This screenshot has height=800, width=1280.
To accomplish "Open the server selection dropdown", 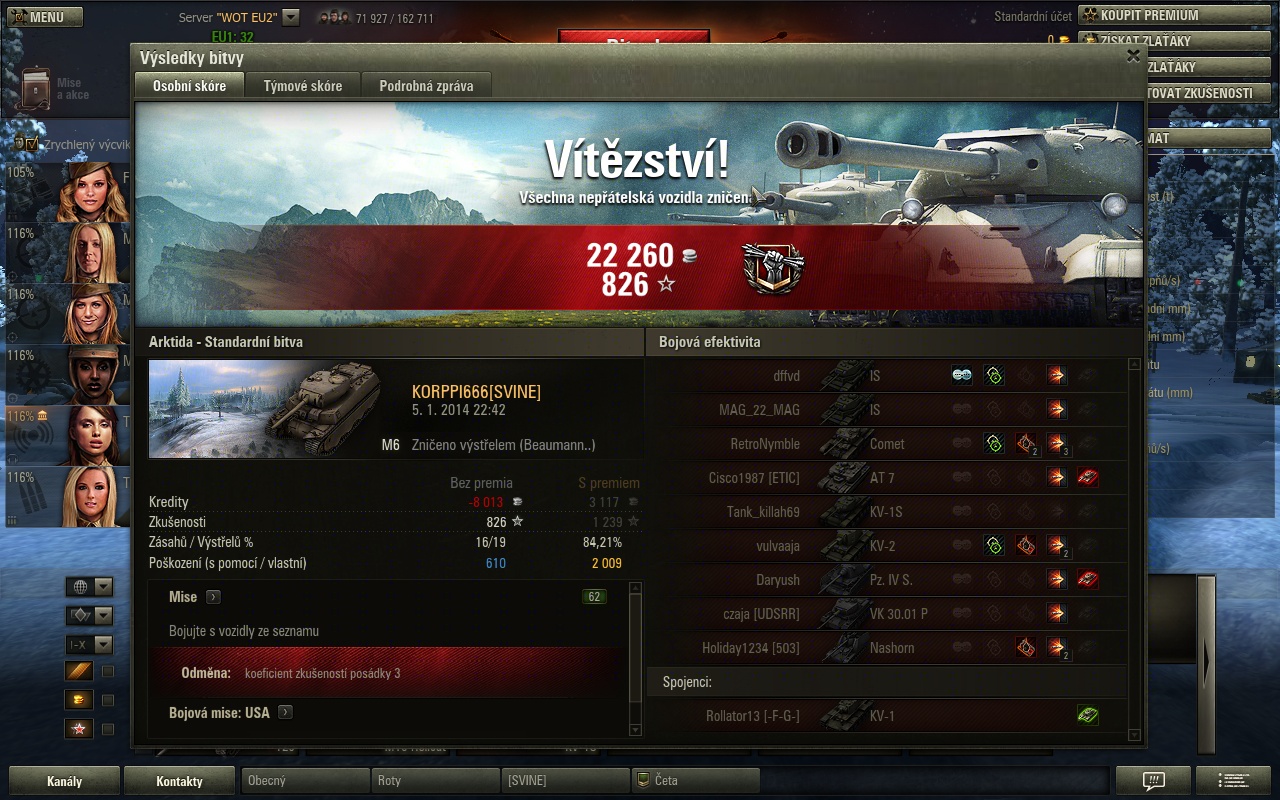I will [291, 17].
